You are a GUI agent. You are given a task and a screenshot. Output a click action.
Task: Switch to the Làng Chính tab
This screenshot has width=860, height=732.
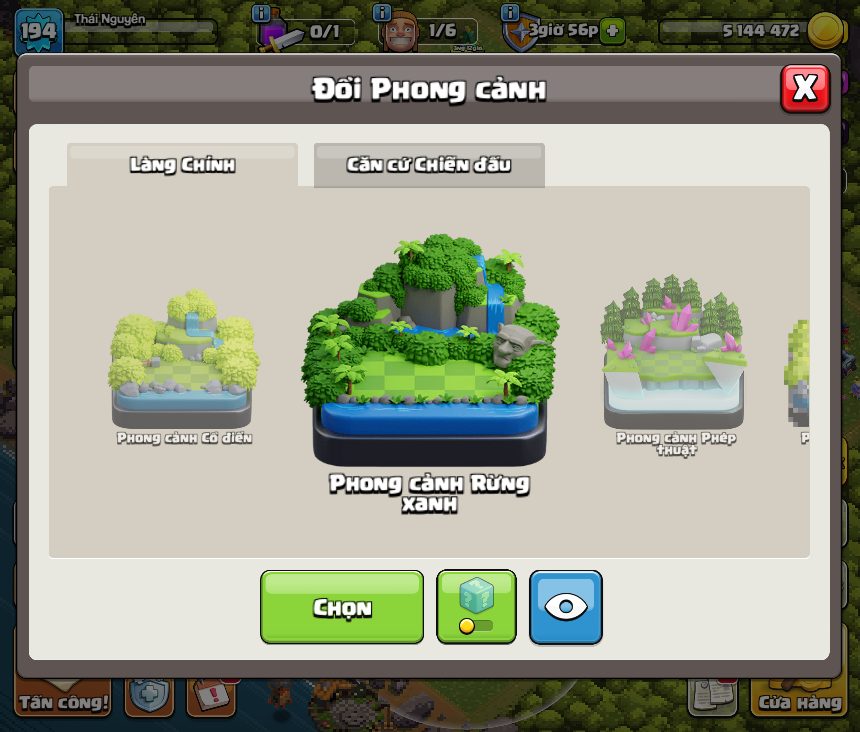[182, 165]
